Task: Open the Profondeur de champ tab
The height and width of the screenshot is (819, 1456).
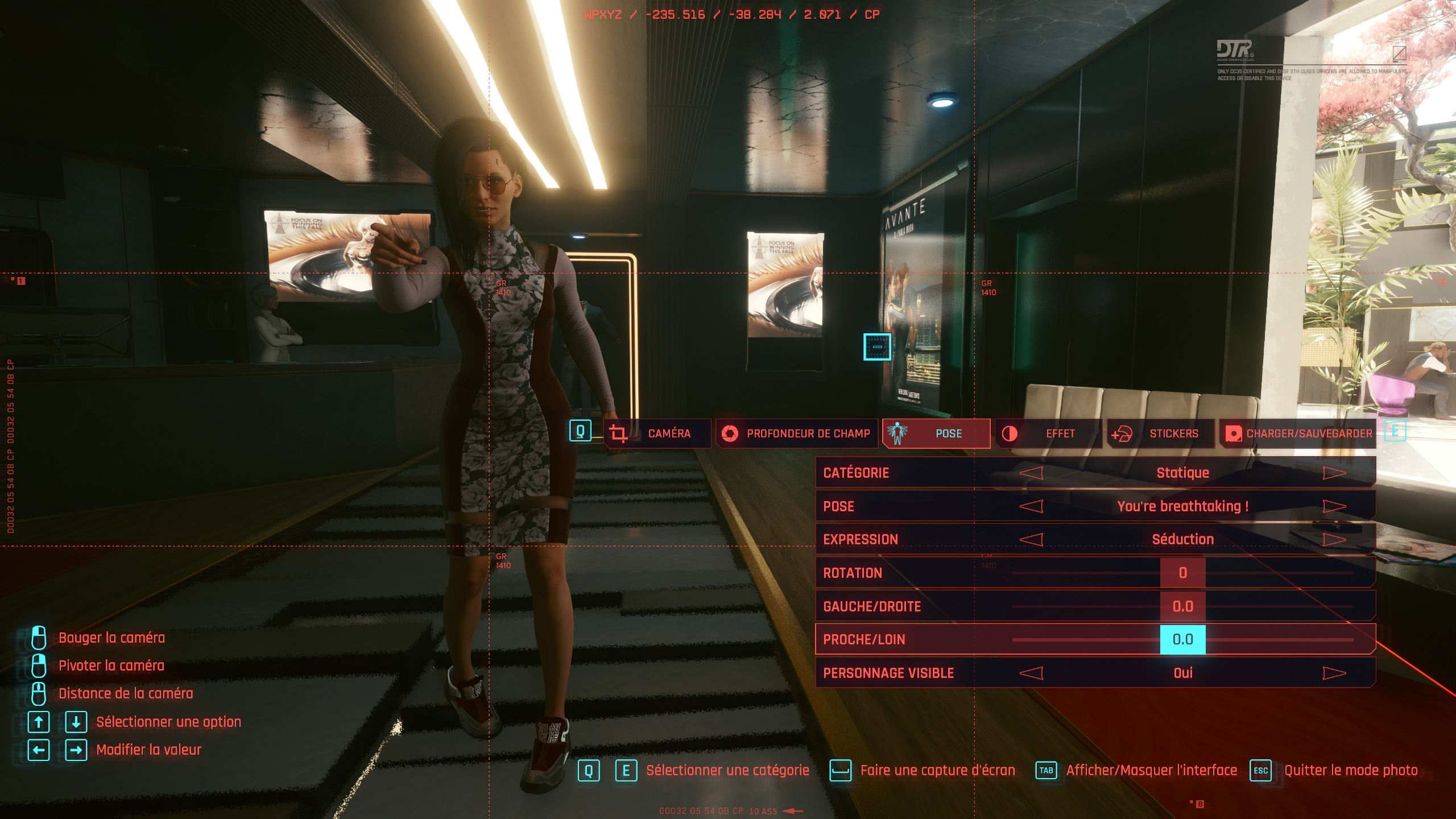Action: tap(796, 433)
